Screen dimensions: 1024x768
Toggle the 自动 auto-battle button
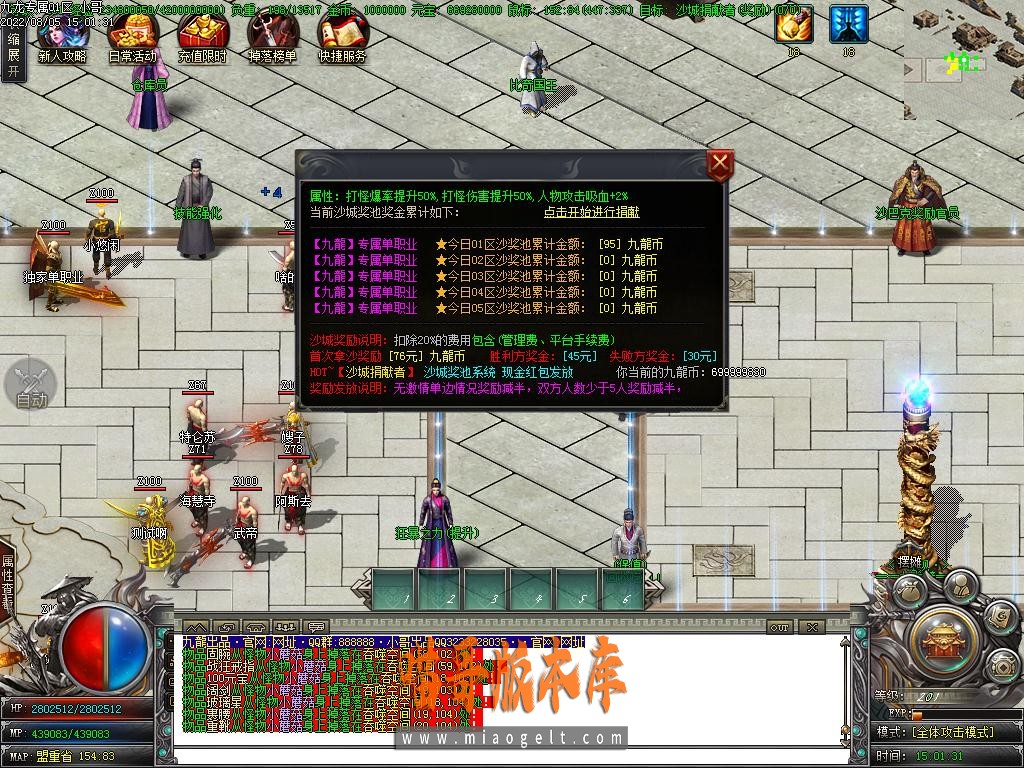[32, 386]
